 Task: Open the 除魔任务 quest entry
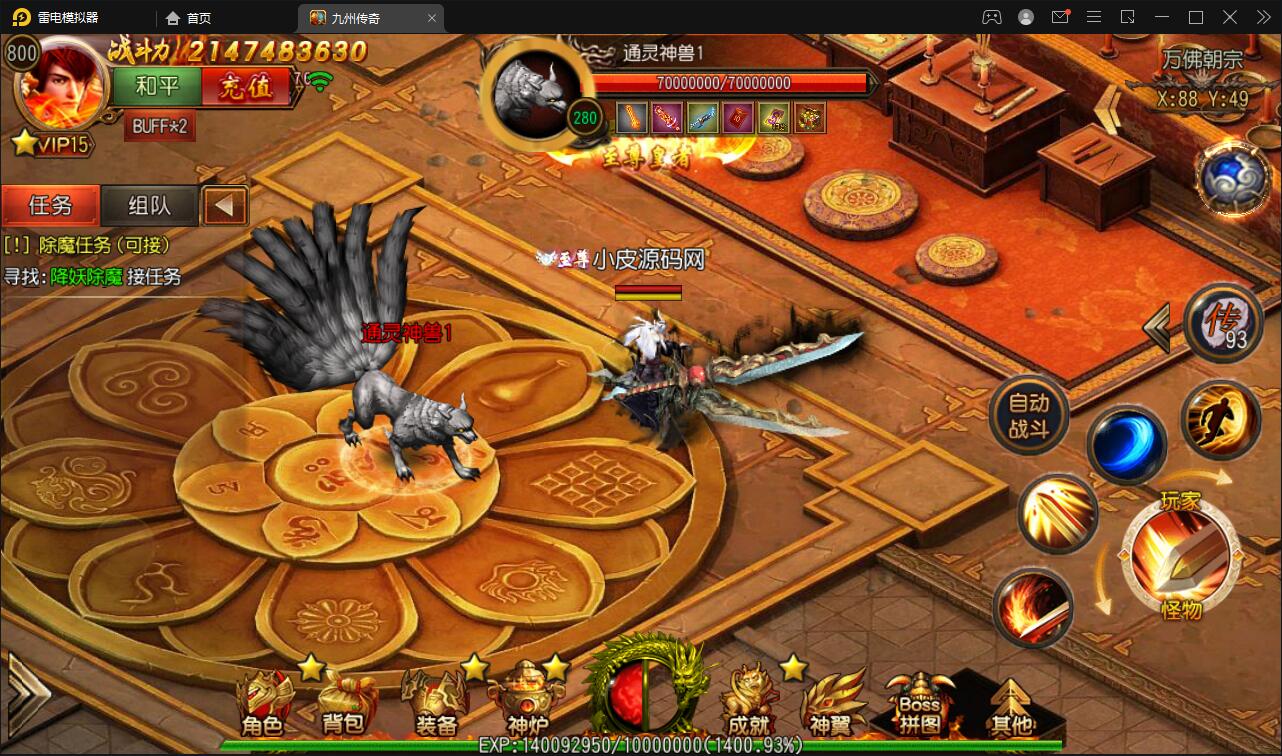click(90, 245)
